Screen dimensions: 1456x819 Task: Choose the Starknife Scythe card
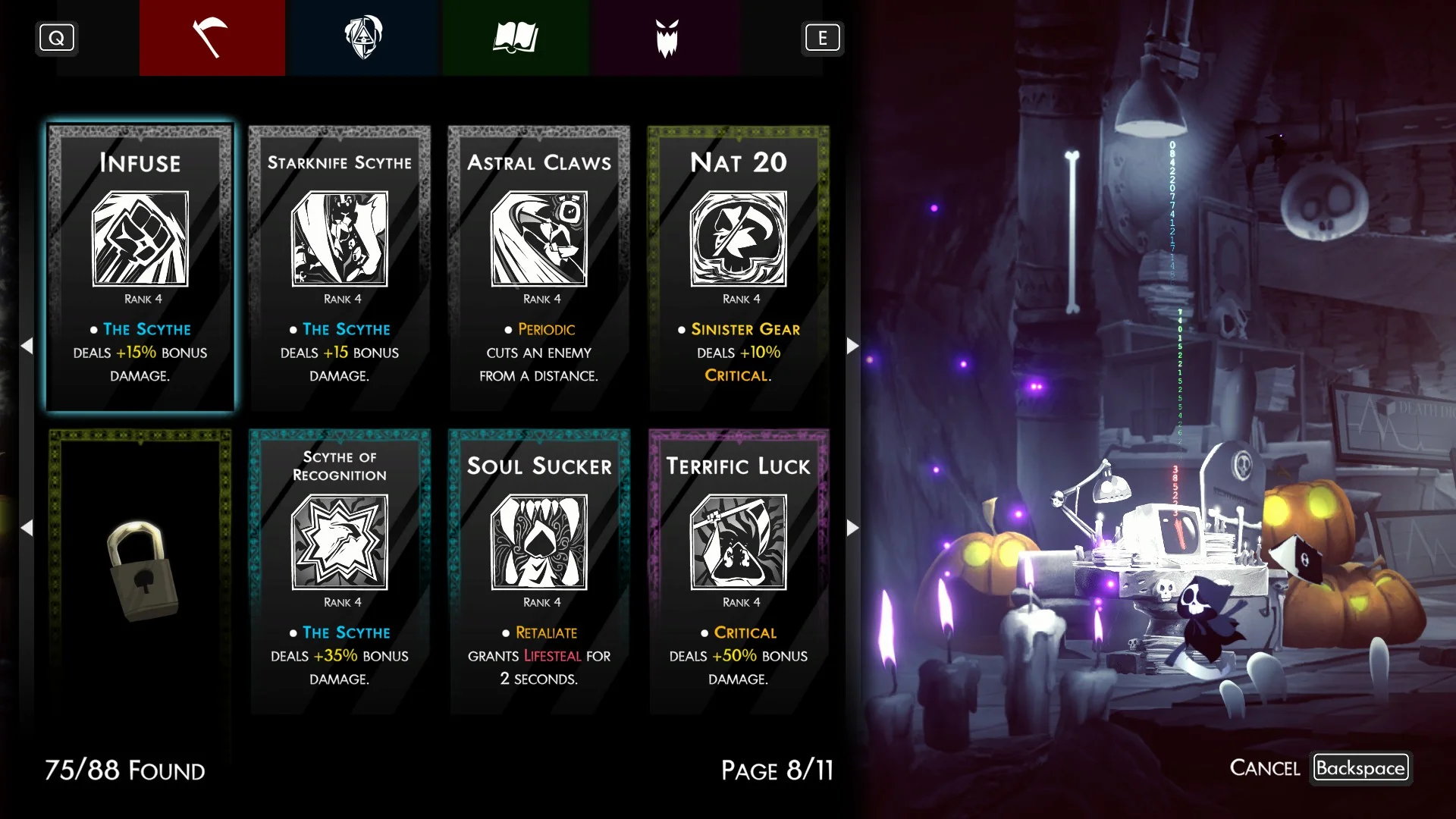pyautogui.click(x=340, y=268)
